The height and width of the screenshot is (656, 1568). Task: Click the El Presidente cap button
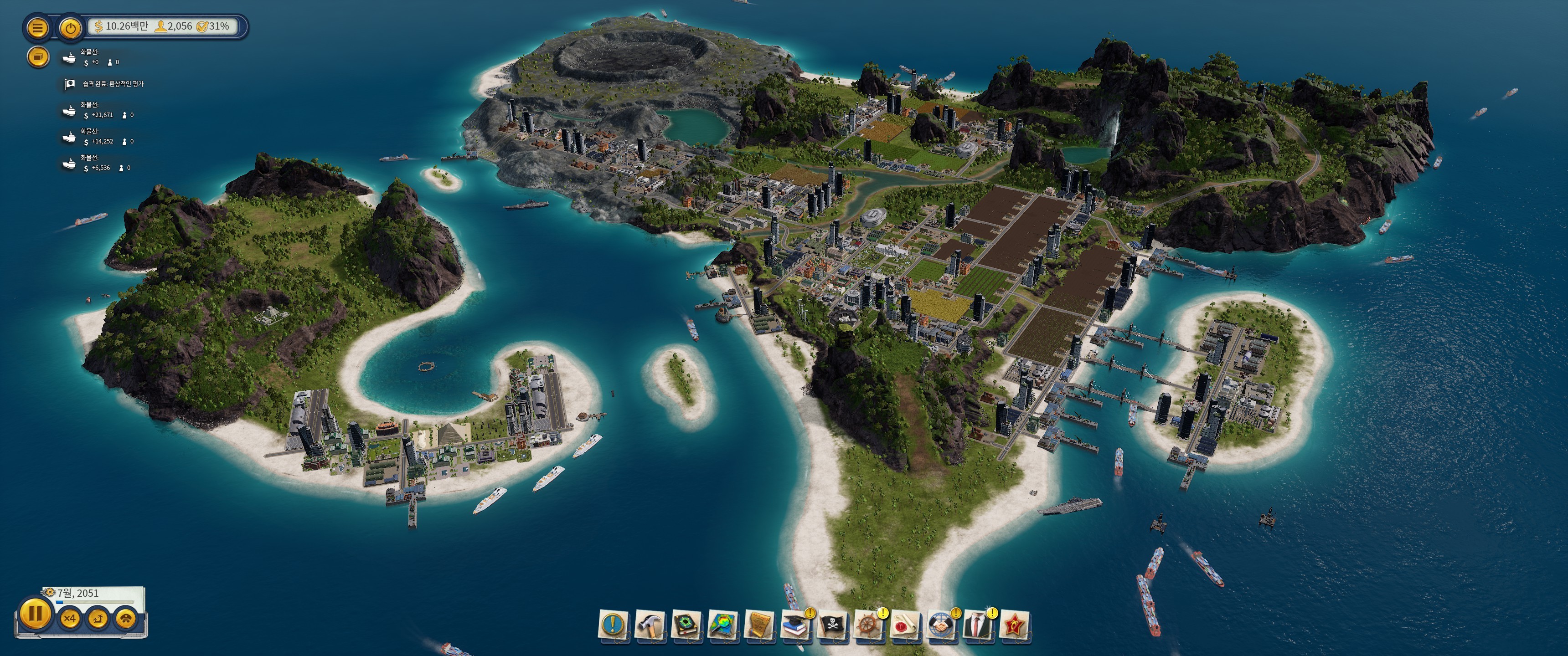(x=126, y=619)
